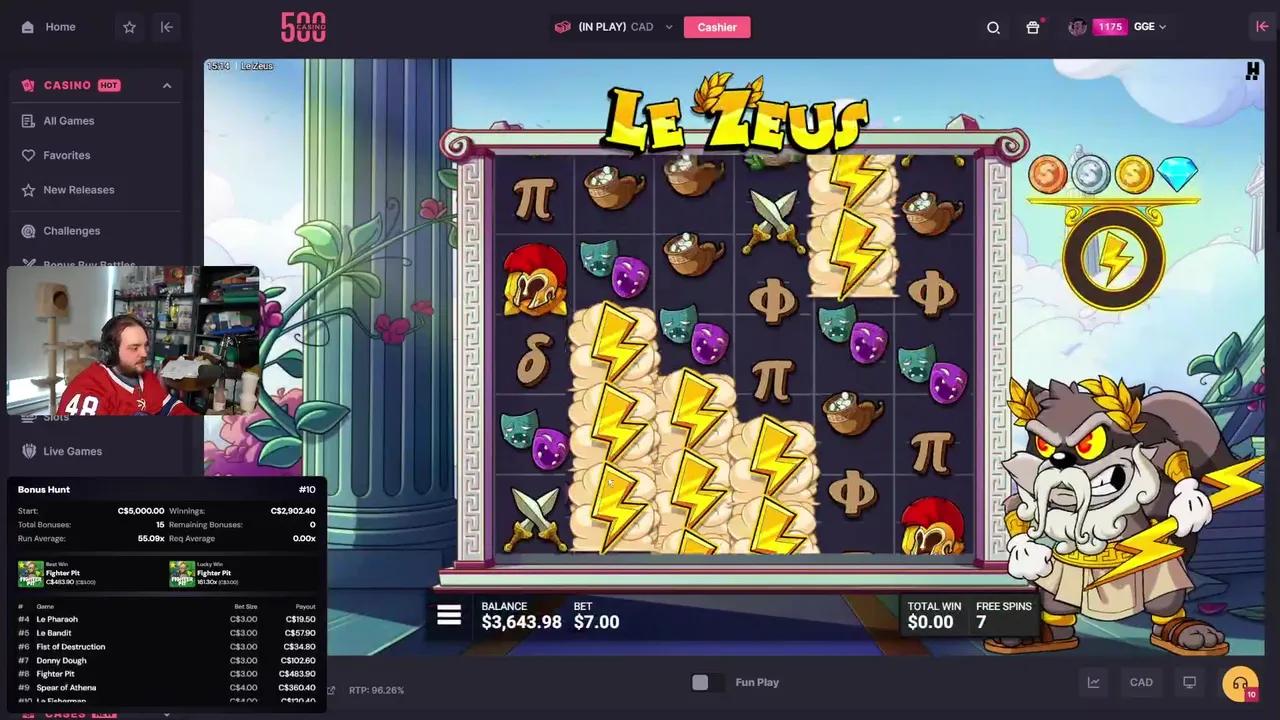Select Home in the sidebar
Image resolution: width=1280 pixels, height=720 pixels.
point(60,27)
